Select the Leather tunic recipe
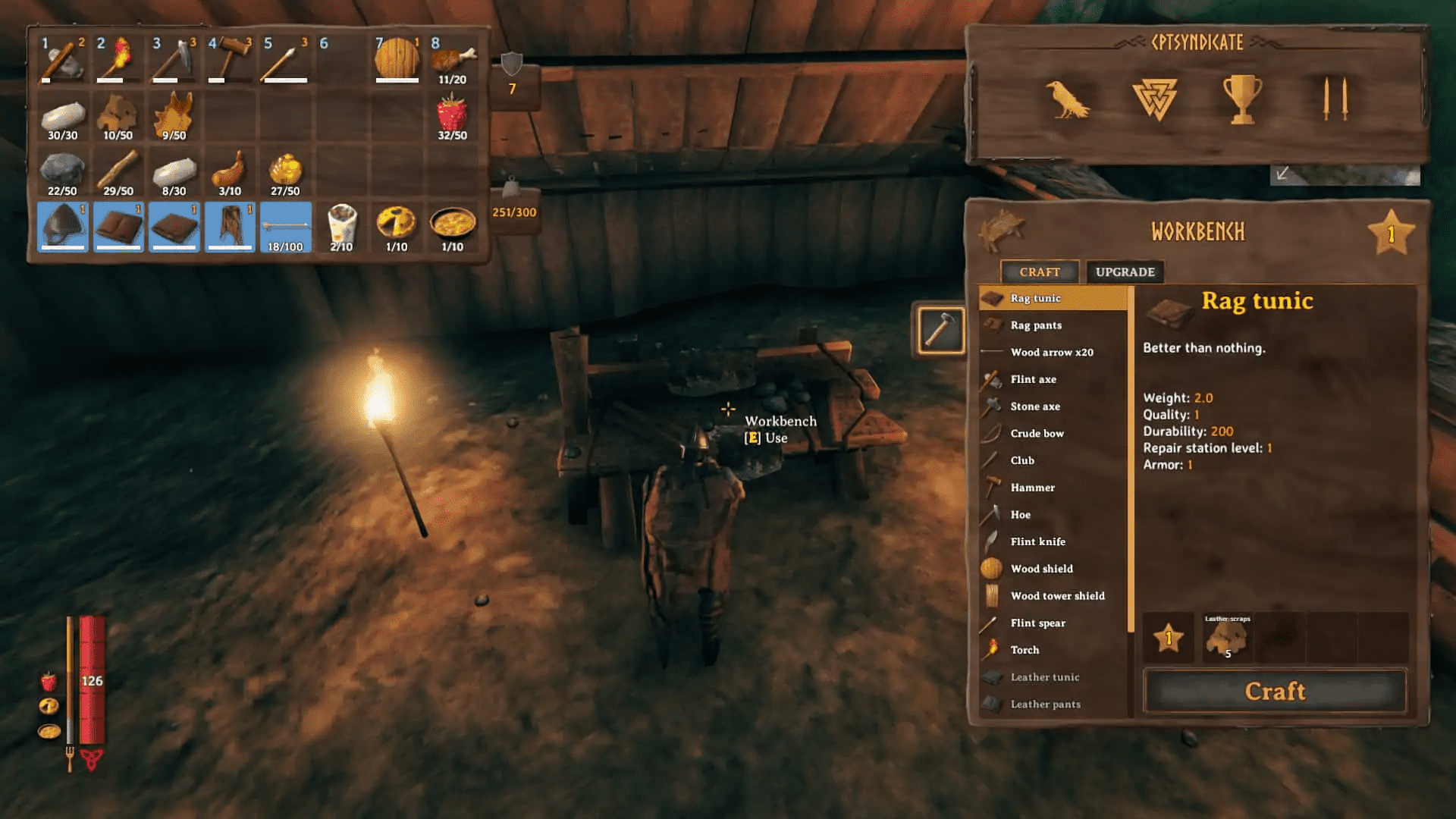 [x=1046, y=676]
